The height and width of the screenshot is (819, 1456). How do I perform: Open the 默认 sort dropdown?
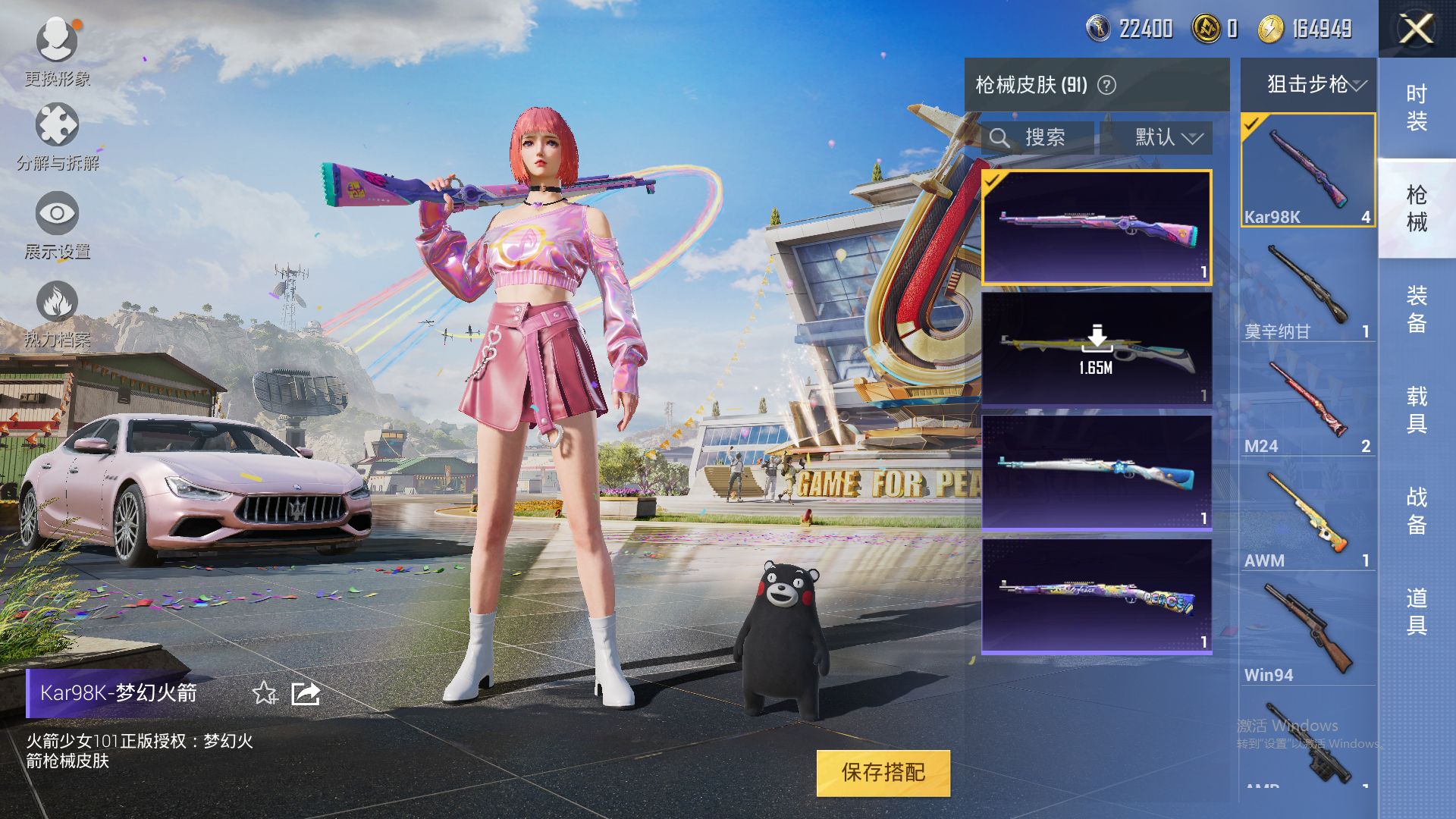pyautogui.click(x=1168, y=138)
